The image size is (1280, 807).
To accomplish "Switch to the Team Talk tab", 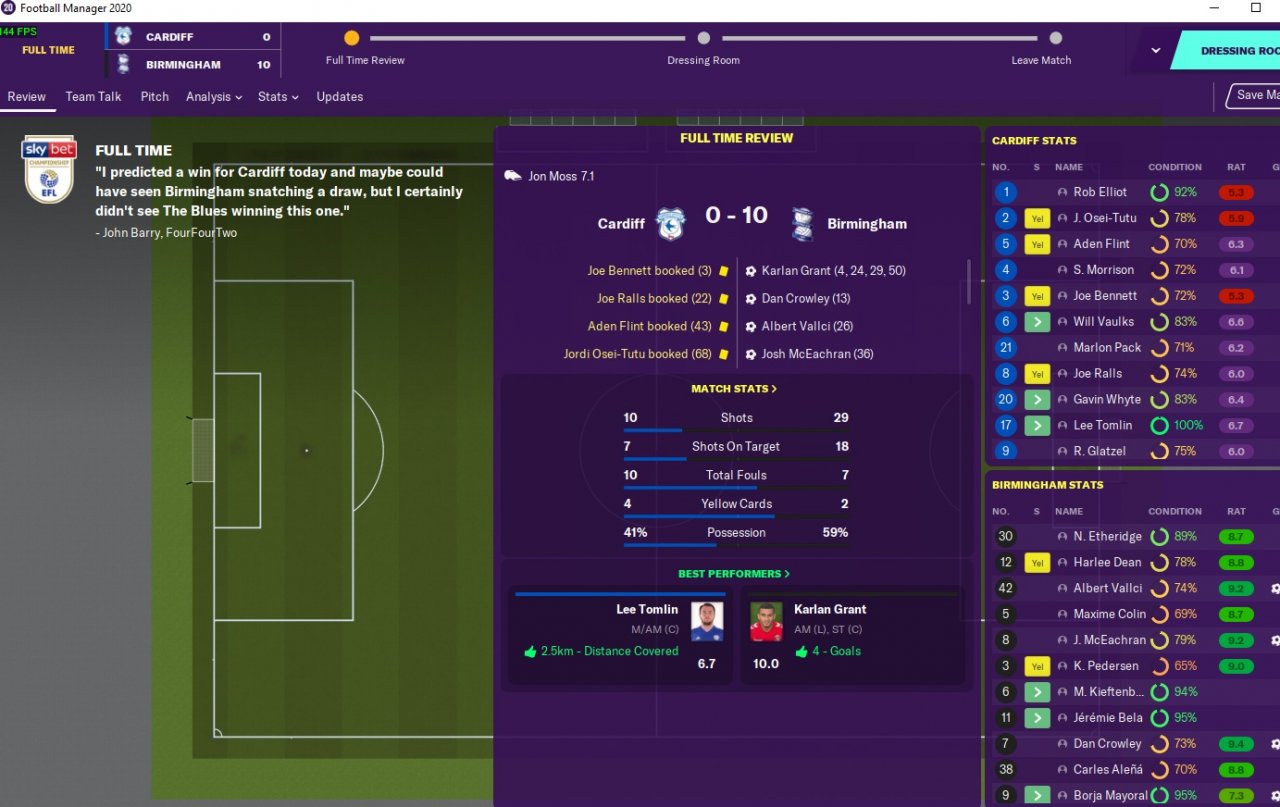I will click(x=93, y=97).
